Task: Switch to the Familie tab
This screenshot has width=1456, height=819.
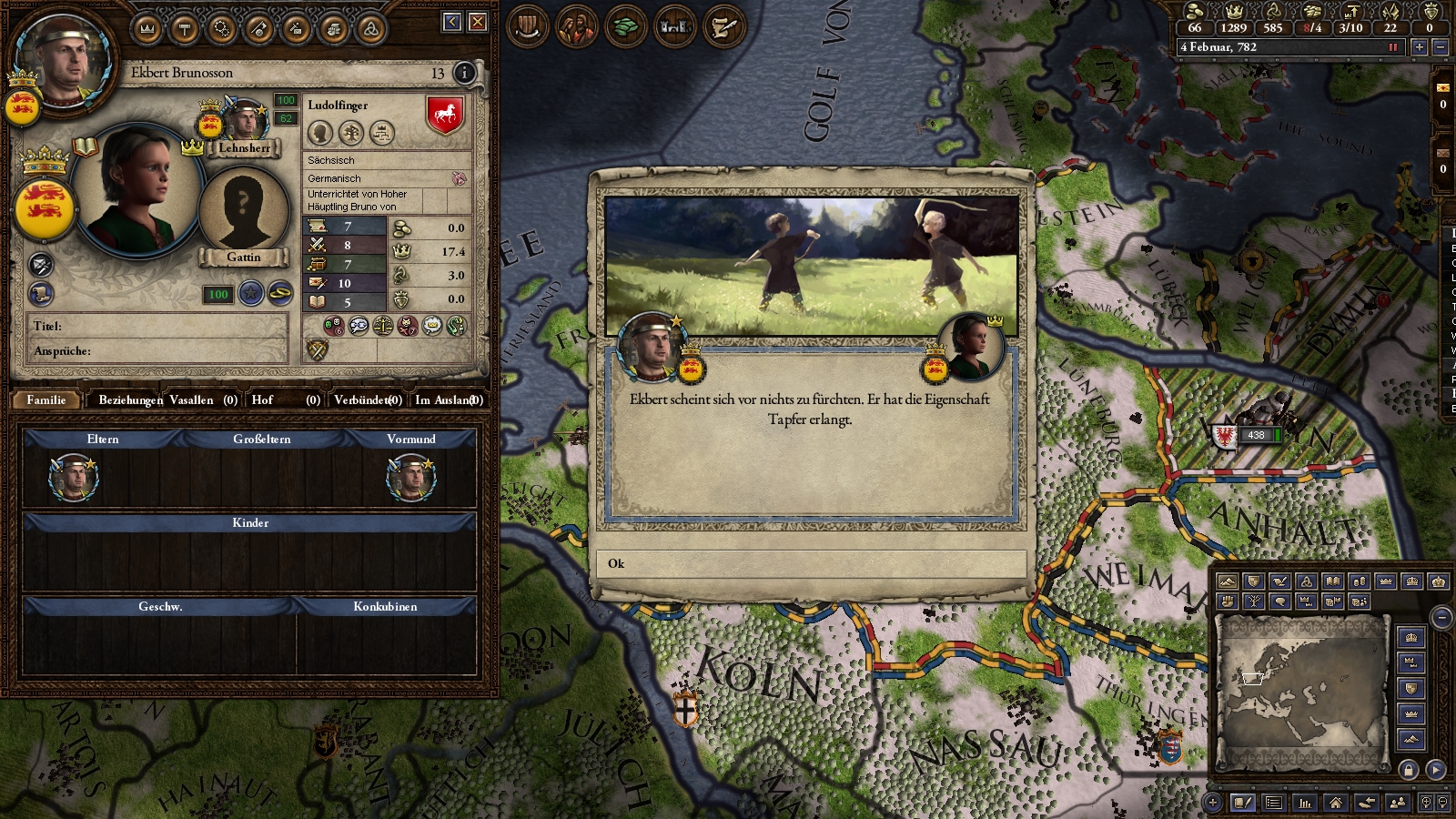Action: point(46,399)
